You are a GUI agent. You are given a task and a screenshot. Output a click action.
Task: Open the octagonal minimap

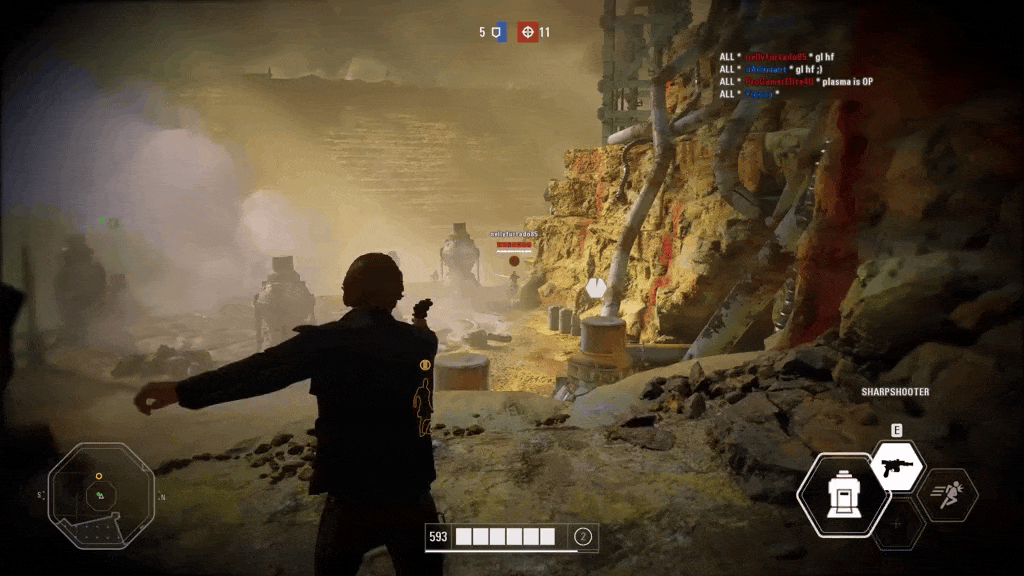tap(101, 495)
